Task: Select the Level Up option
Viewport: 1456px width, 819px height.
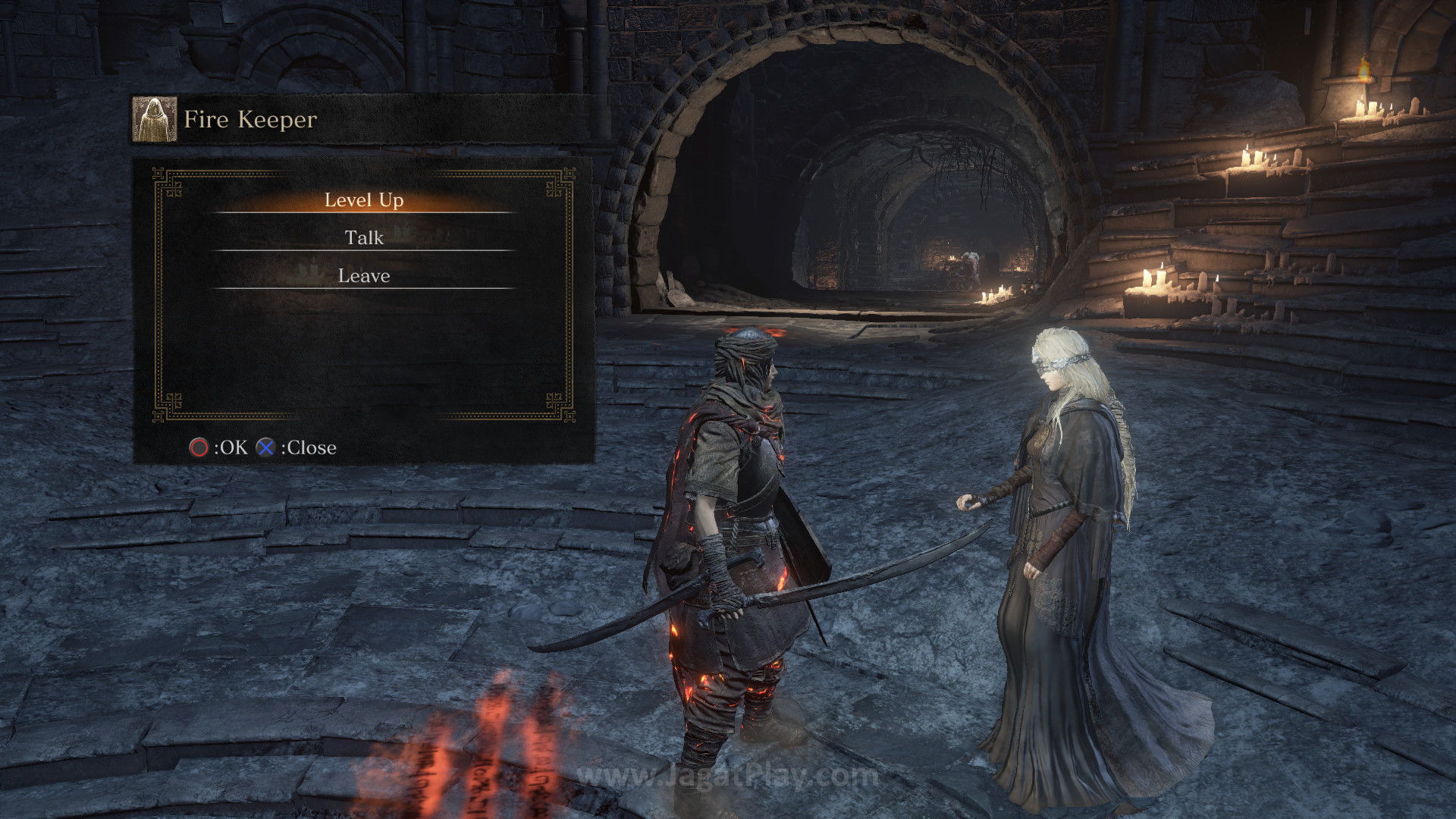Action: point(364,200)
